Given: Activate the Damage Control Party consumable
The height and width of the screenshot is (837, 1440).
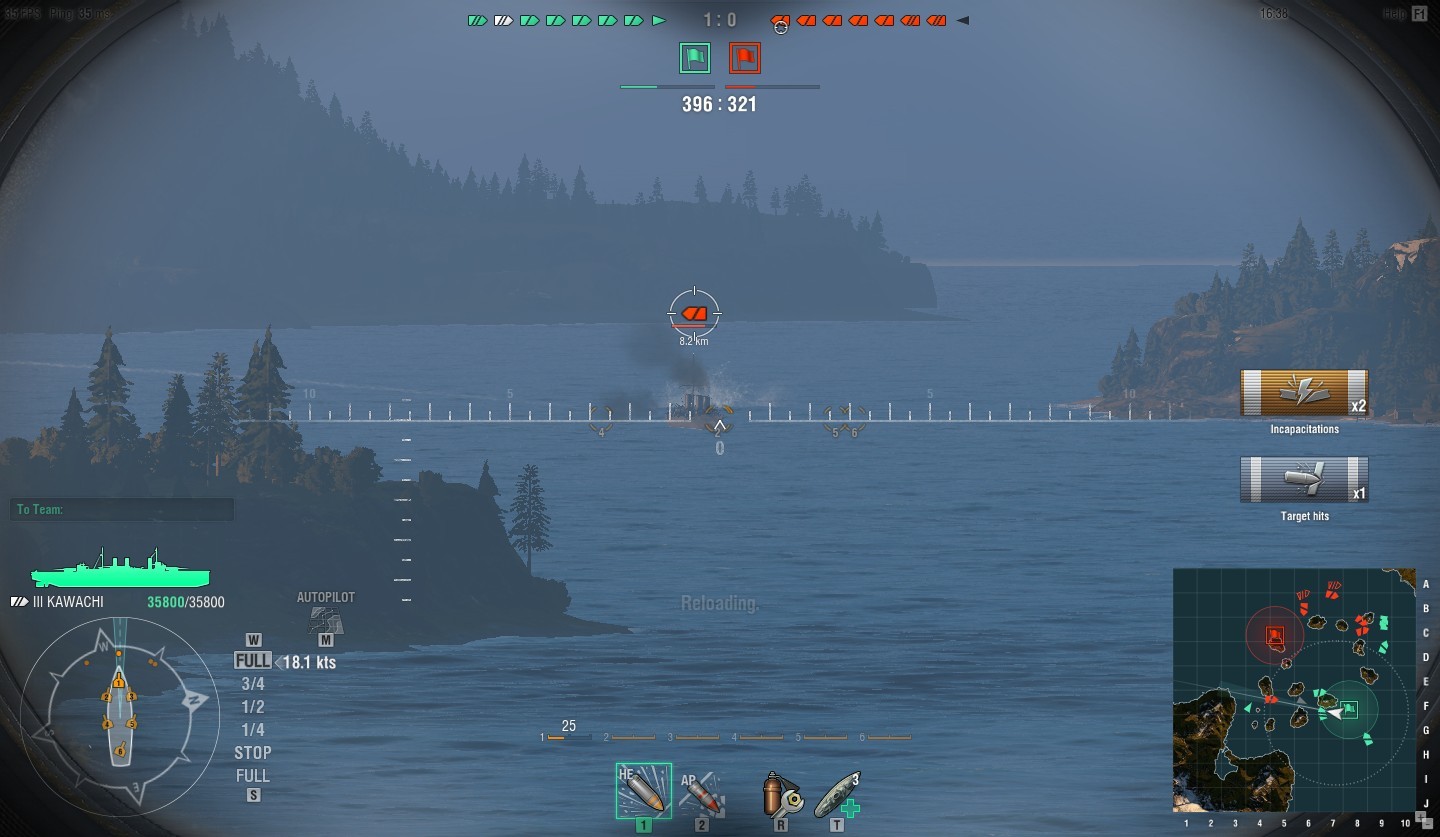Looking at the screenshot, I should tap(780, 793).
